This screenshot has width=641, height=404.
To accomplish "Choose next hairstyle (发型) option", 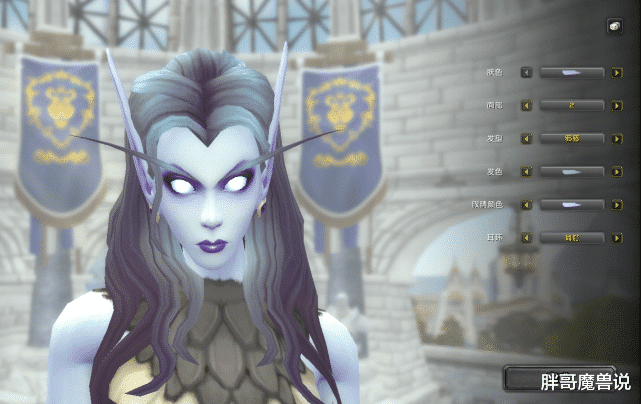I will (618, 138).
